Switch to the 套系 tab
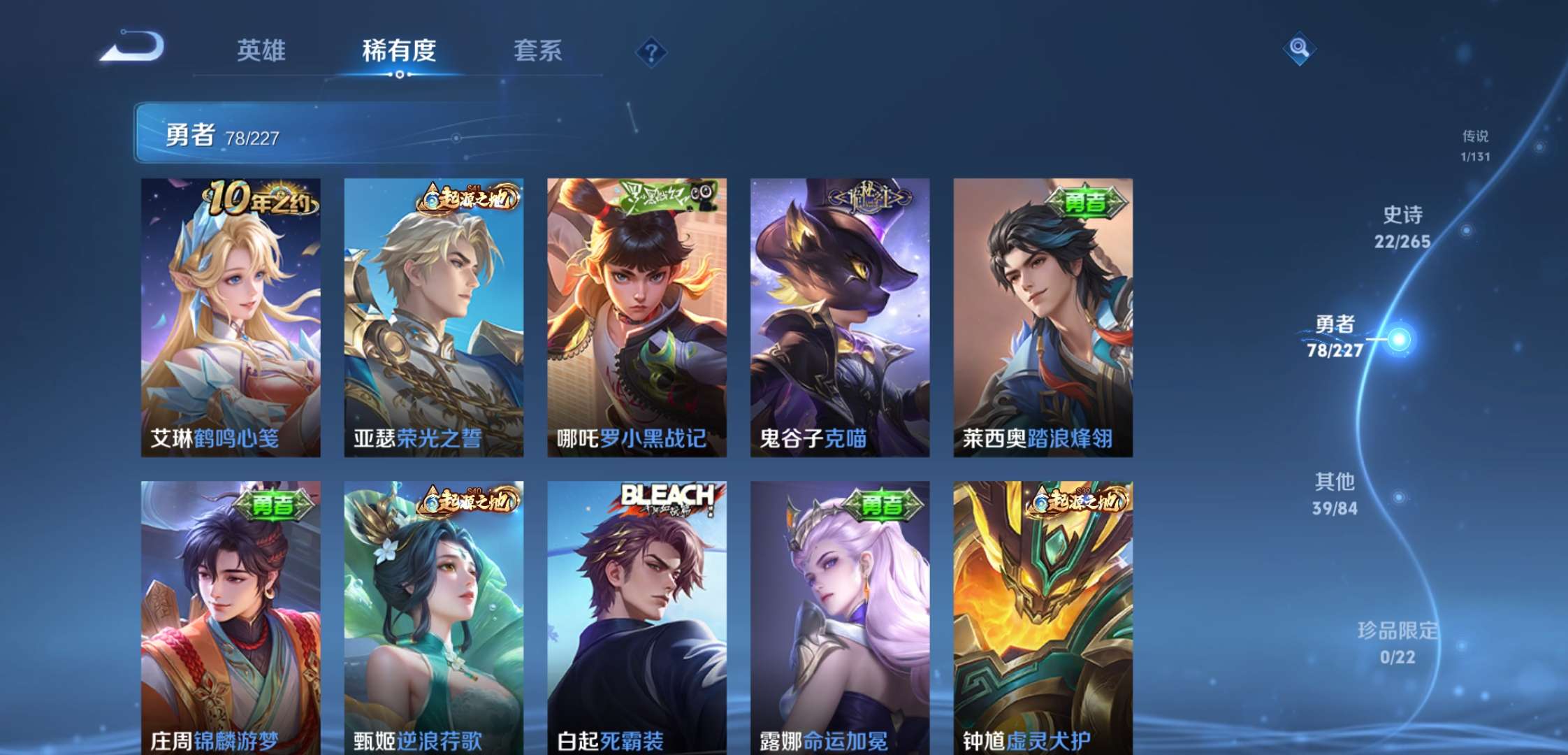The width and height of the screenshot is (1568, 755). (539, 51)
